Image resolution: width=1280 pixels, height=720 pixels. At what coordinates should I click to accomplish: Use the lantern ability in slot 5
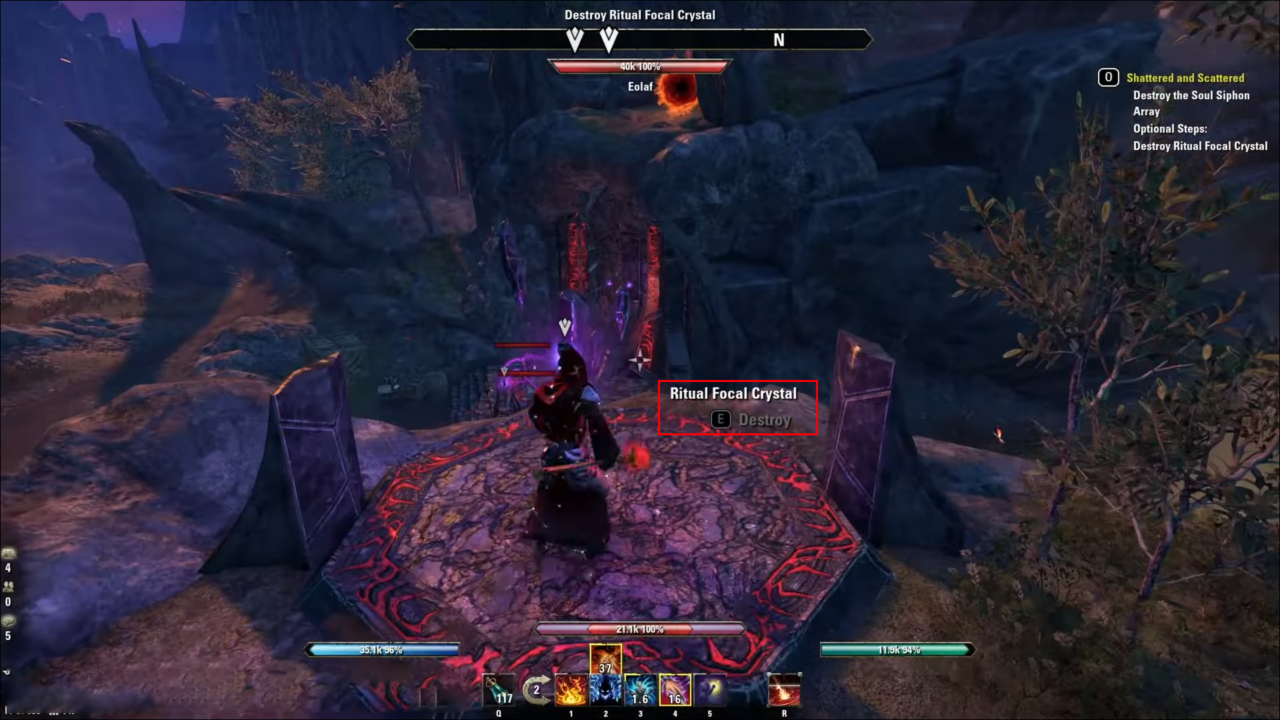click(x=709, y=690)
